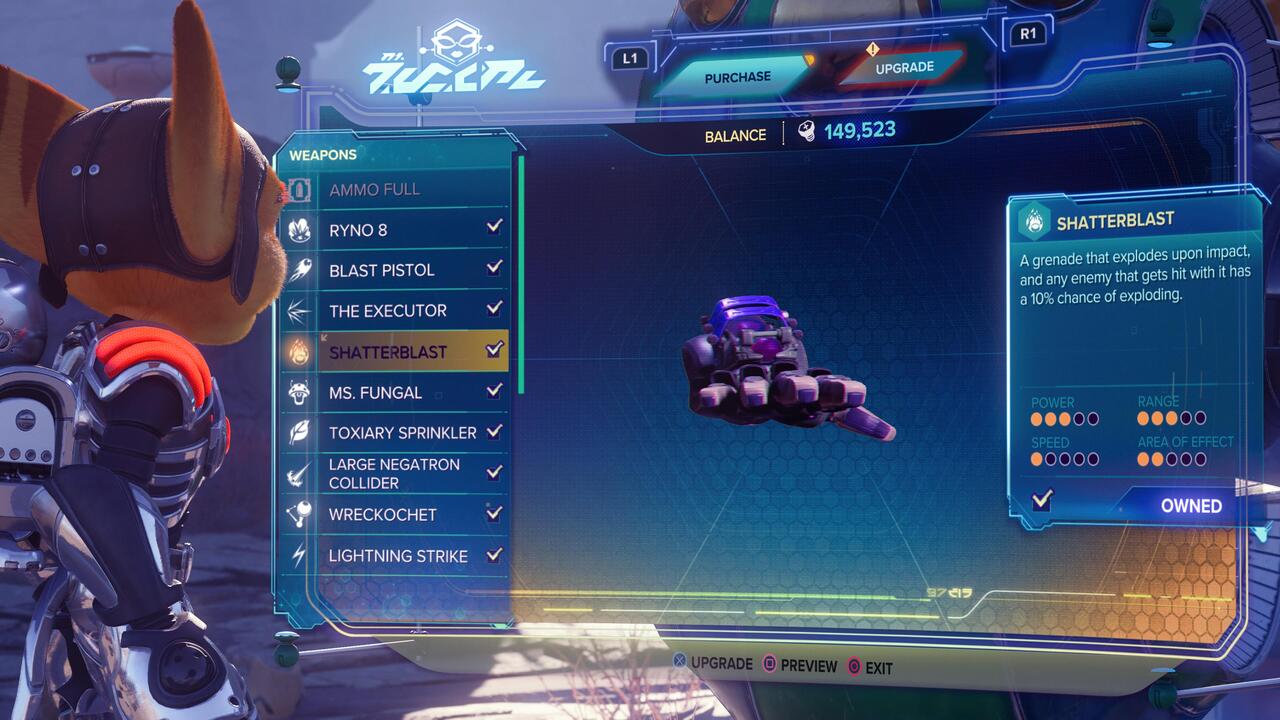
Task: Toggle the checkmark beside Large Negatron Collider
Action: point(491,472)
